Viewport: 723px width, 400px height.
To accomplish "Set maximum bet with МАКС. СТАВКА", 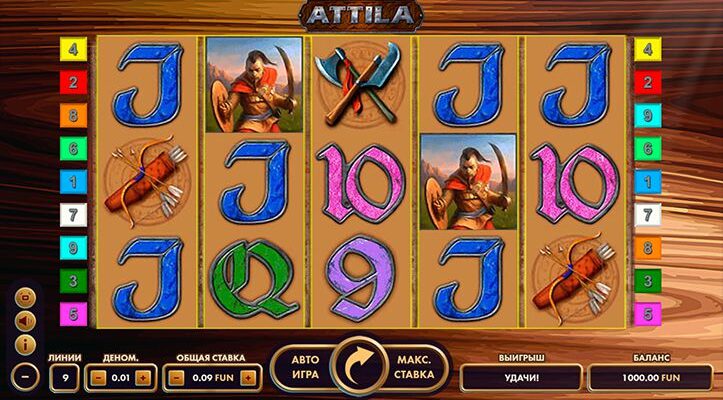I will (414, 367).
